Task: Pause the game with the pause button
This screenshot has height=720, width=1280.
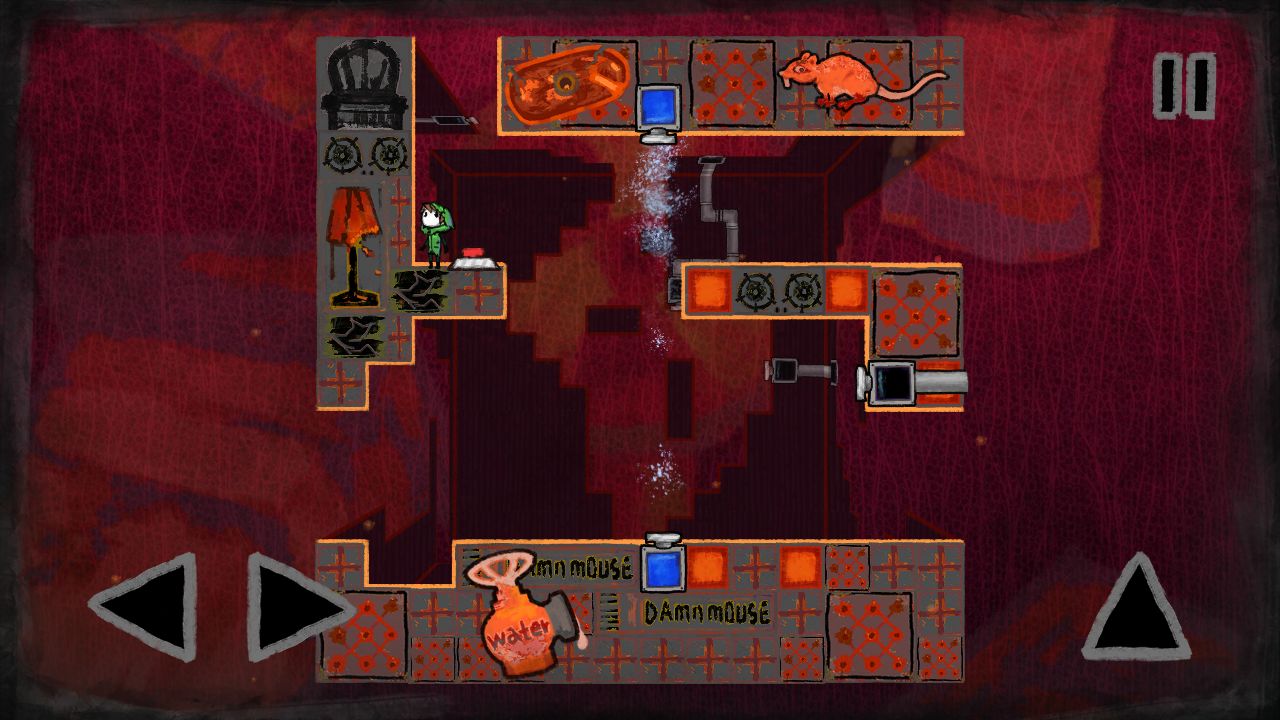Action: 1185,86
